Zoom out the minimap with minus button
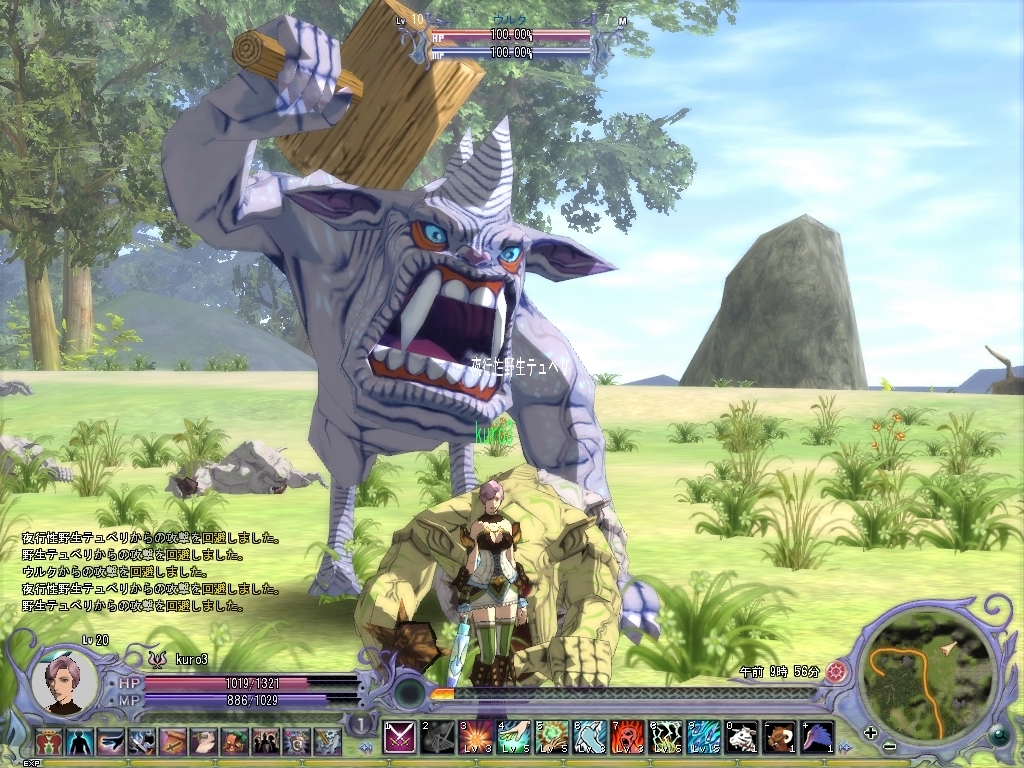This screenshot has height=768, width=1024. tap(889, 748)
